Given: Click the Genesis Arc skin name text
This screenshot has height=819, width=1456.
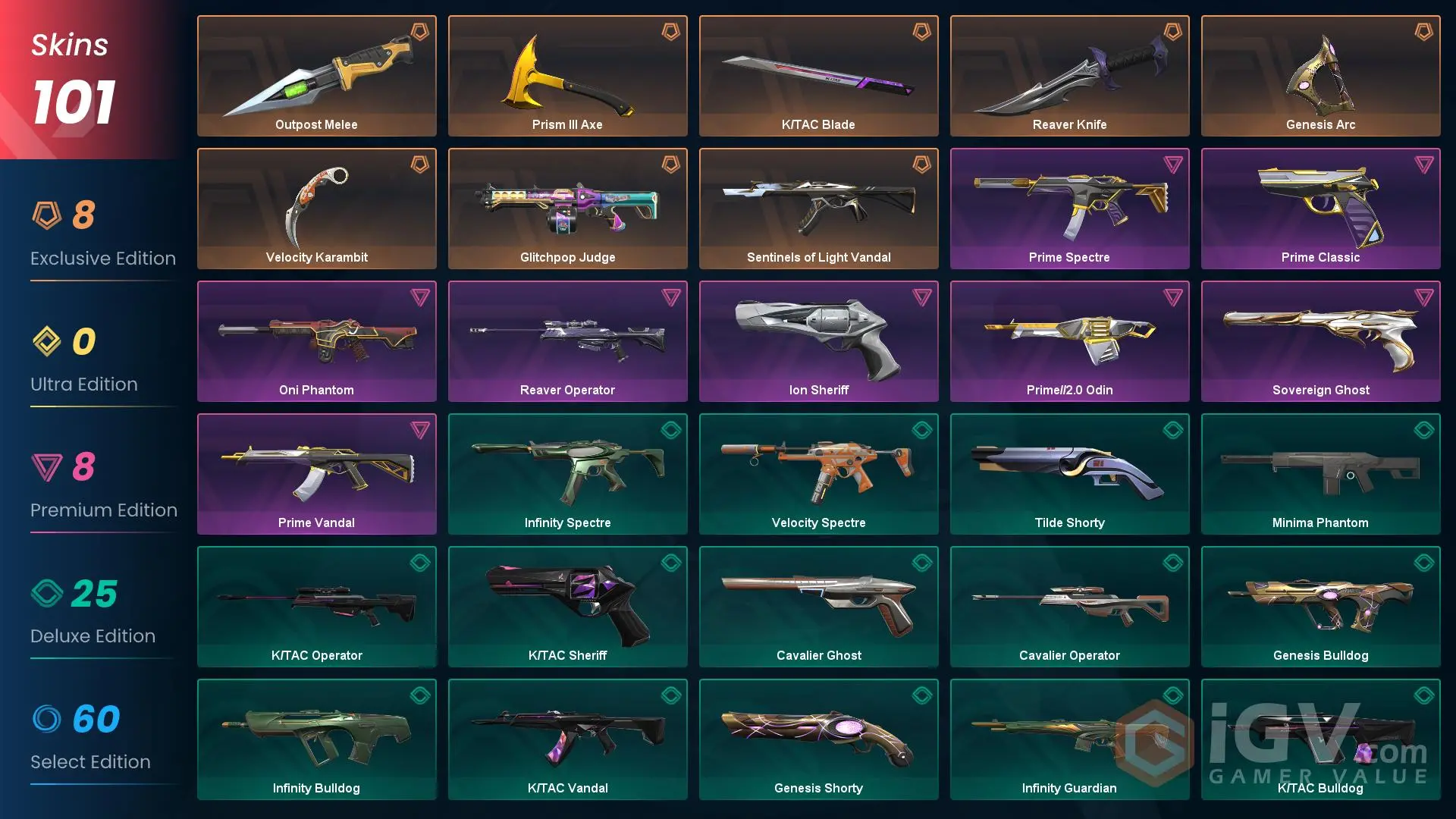Looking at the screenshot, I should 1321,124.
